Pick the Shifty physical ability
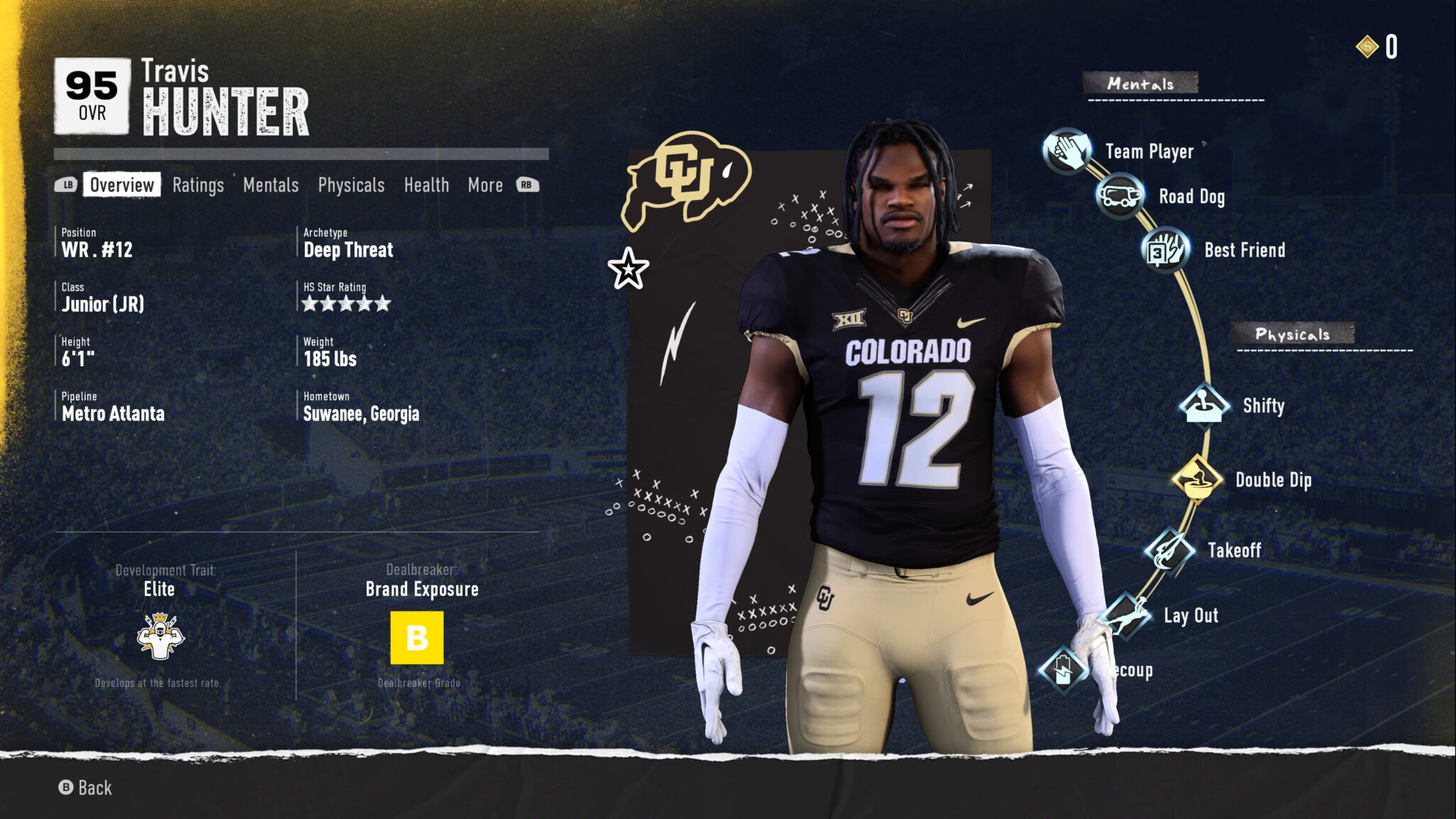 pyautogui.click(x=1204, y=406)
